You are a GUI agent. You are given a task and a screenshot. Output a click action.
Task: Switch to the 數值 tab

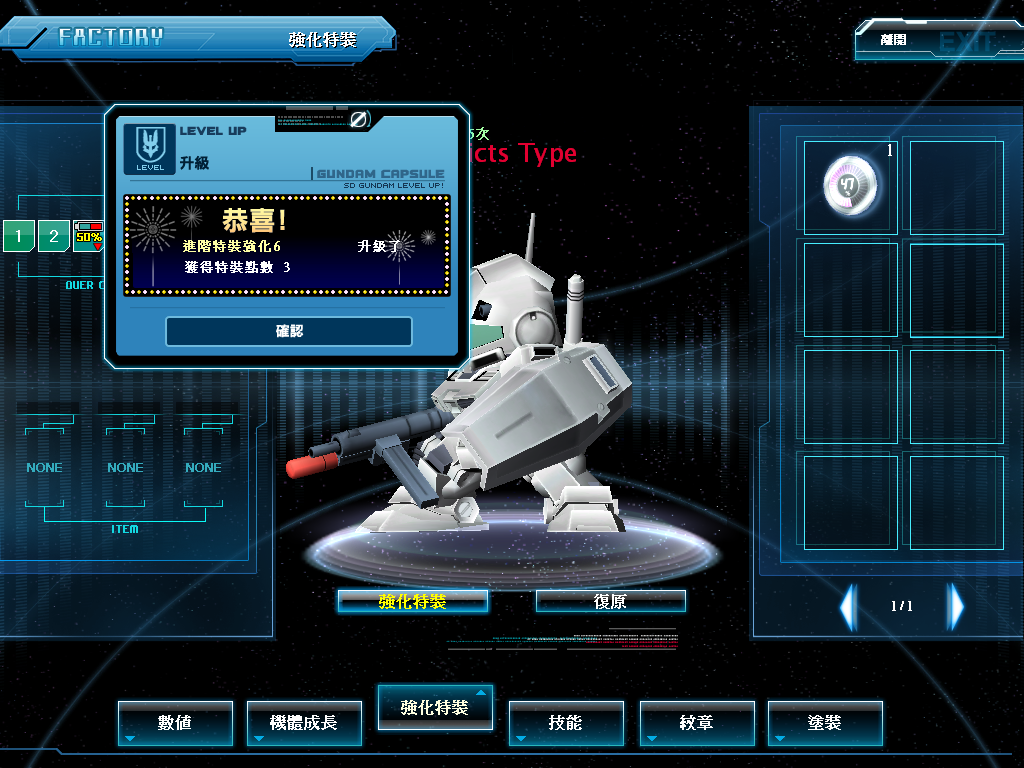point(175,722)
